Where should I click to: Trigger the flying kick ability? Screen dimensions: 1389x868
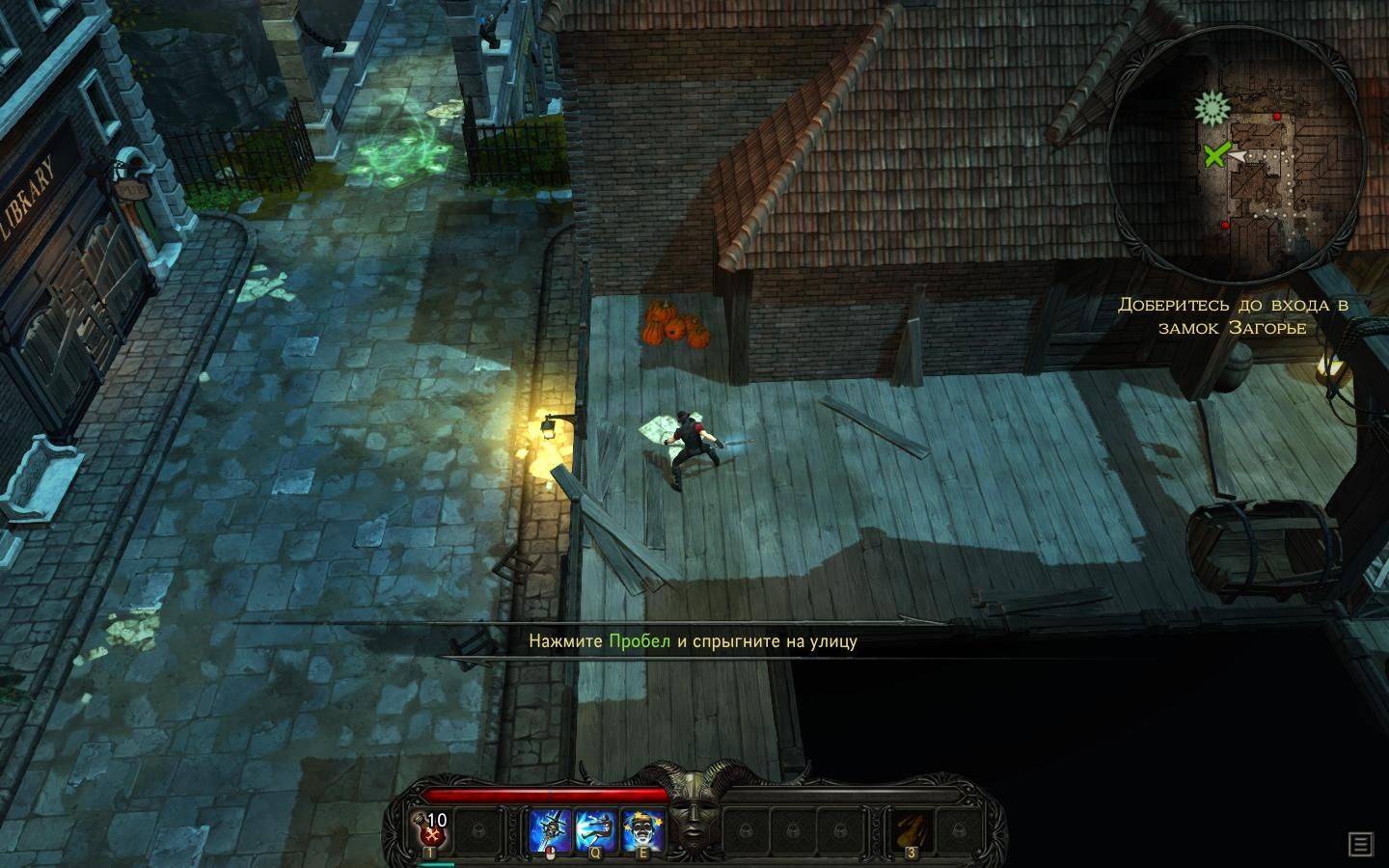point(595,827)
